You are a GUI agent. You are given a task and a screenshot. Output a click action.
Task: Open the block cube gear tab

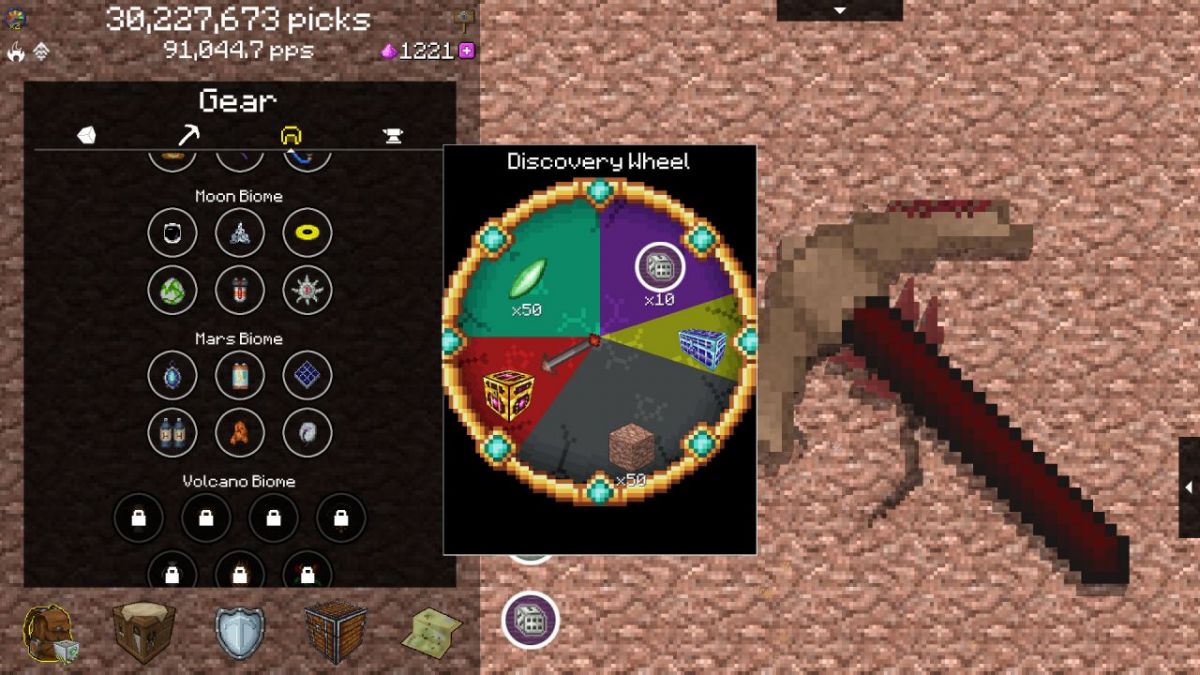[87, 136]
